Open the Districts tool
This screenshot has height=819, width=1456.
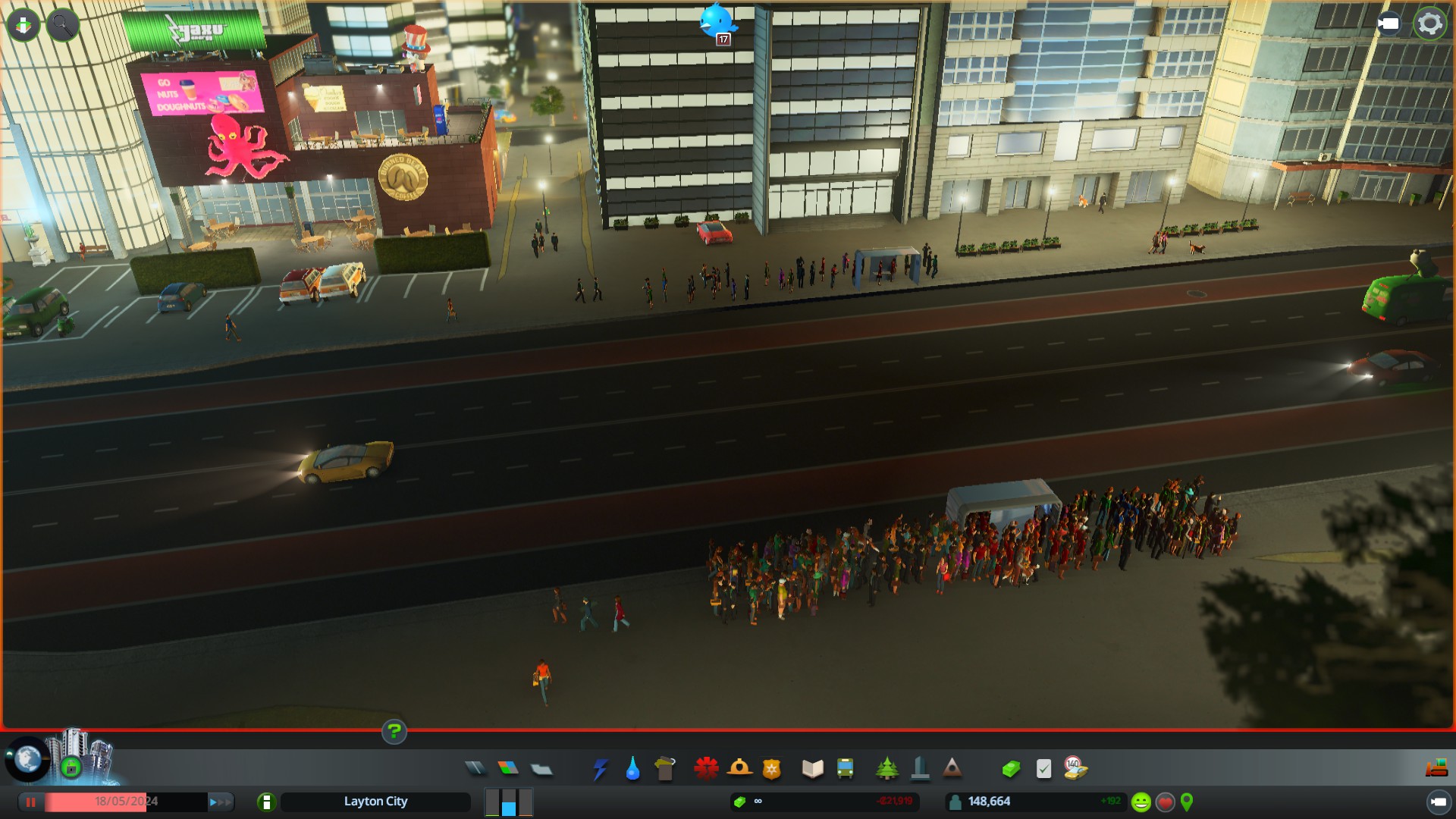[541, 769]
